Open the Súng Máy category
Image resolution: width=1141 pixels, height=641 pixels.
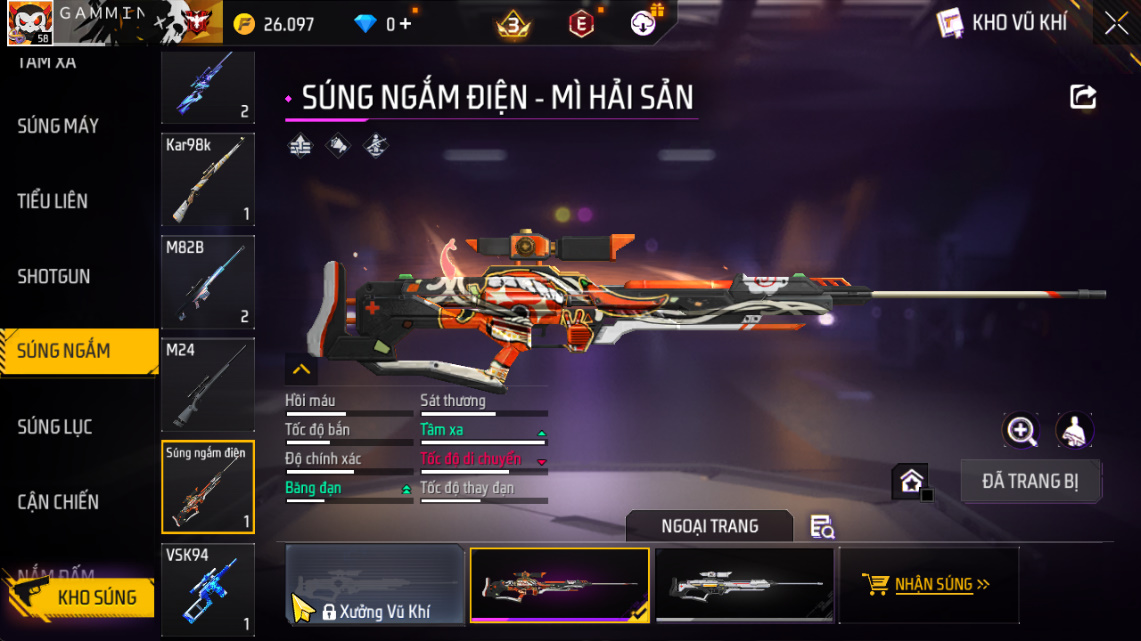pyautogui.click(x=58, y=126)
